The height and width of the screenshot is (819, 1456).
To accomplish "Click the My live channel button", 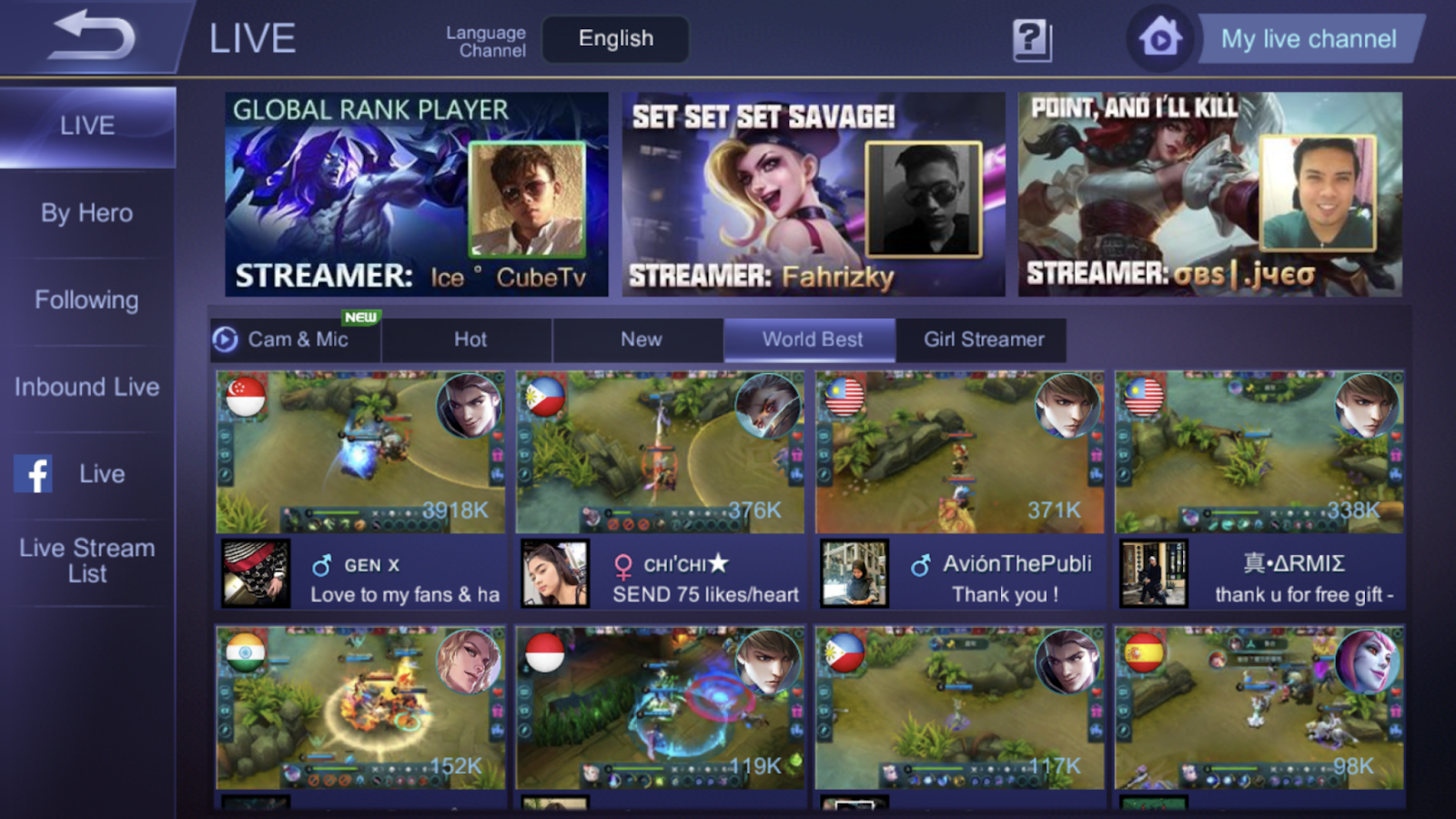I will [x=1308, y=39].
